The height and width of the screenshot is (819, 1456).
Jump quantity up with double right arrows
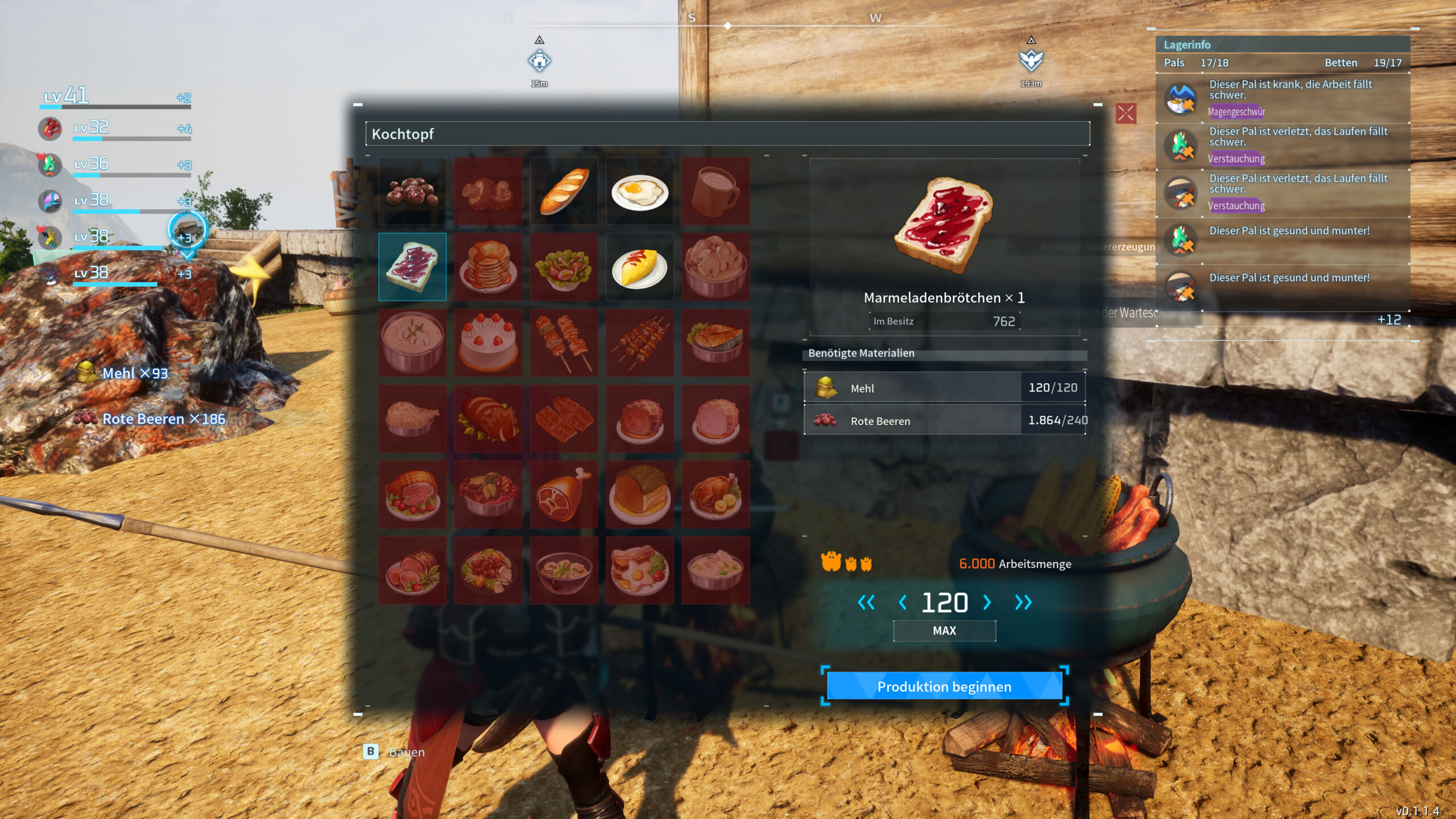(x=1023, y=602)
